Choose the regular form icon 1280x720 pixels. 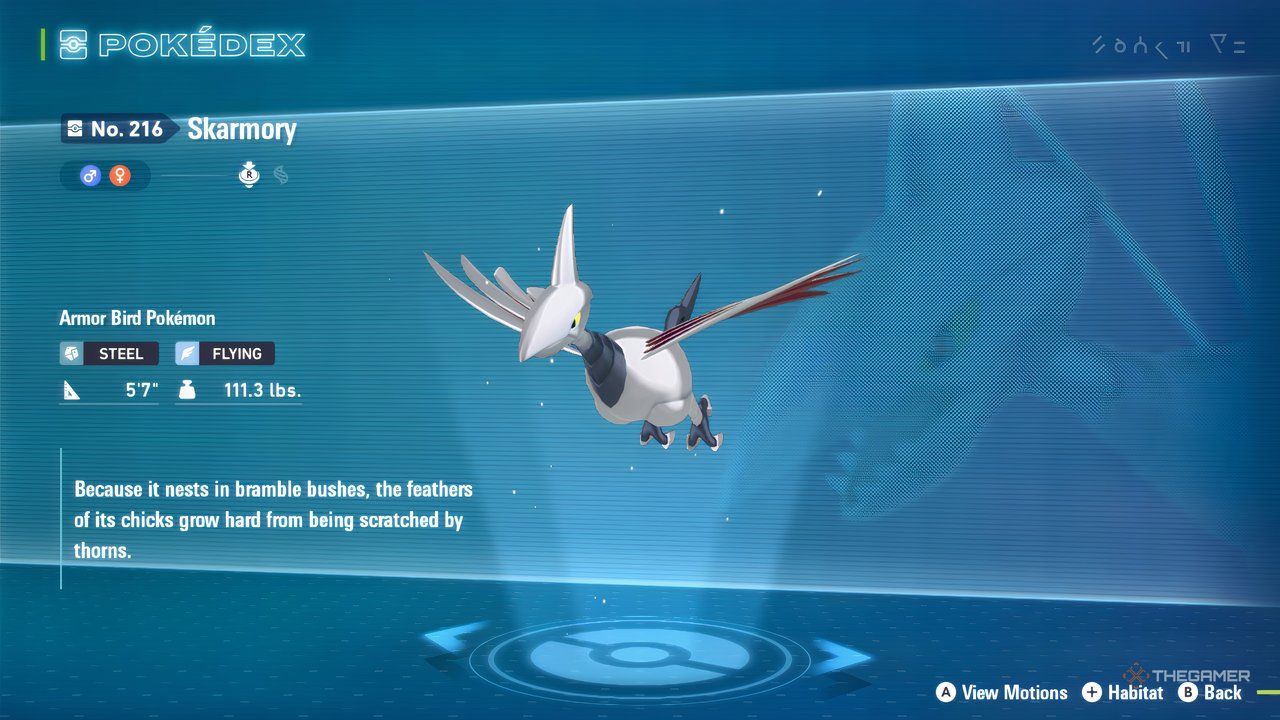click(249, 176)
